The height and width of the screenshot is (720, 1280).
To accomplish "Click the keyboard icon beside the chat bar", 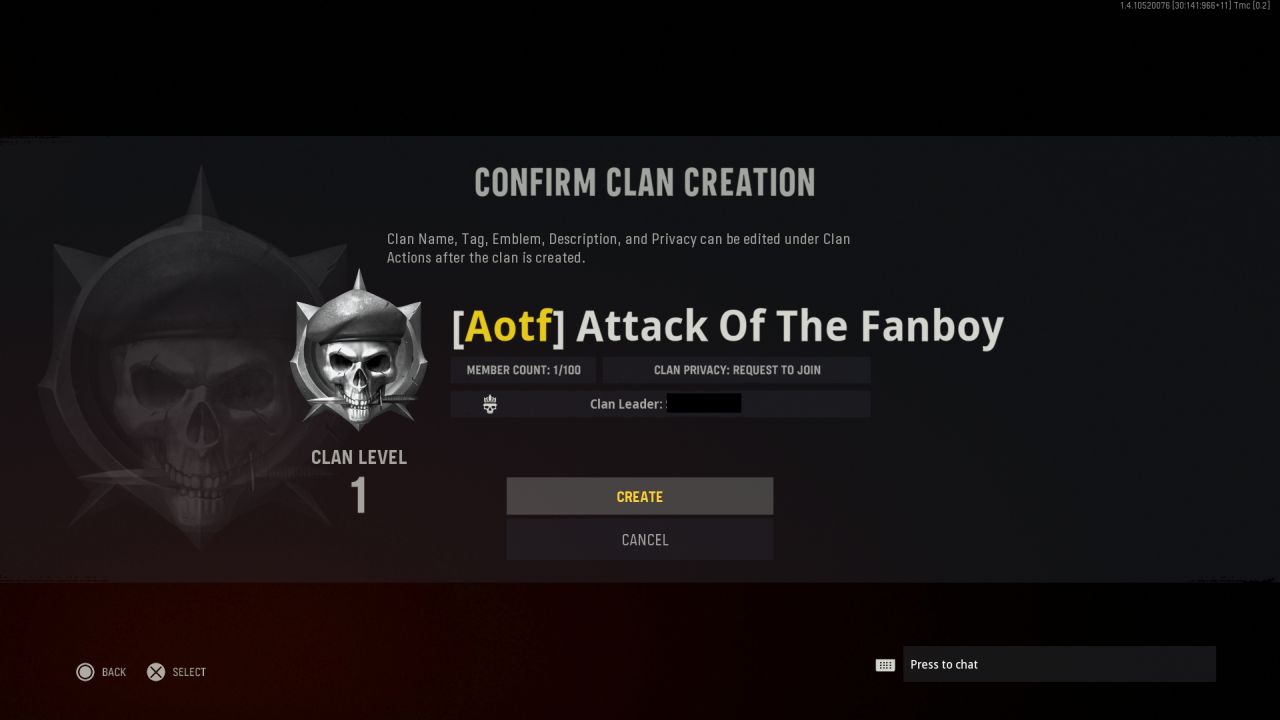I will 885,664.
